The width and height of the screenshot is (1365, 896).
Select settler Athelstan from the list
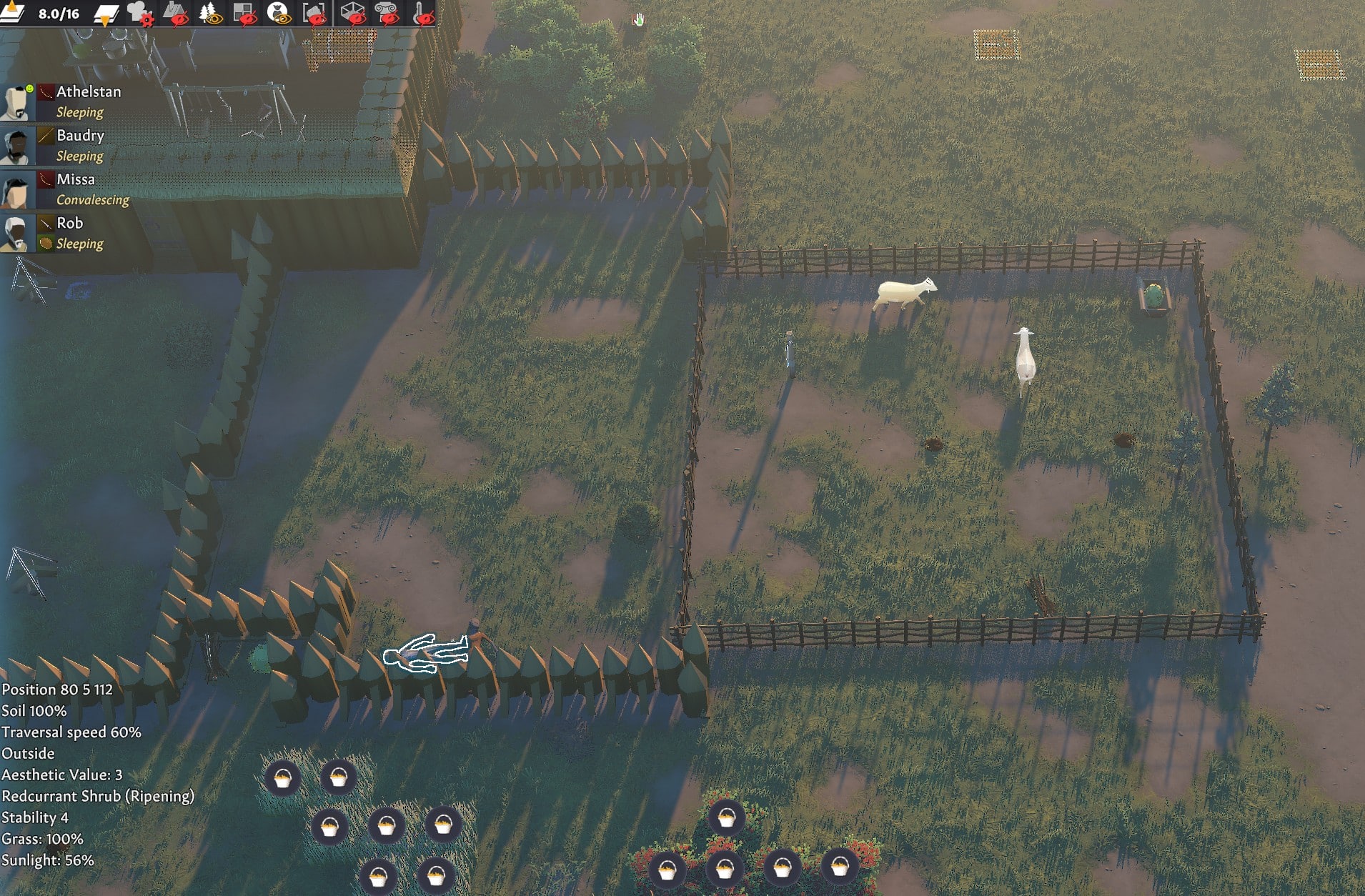click(x=89, y=92)
